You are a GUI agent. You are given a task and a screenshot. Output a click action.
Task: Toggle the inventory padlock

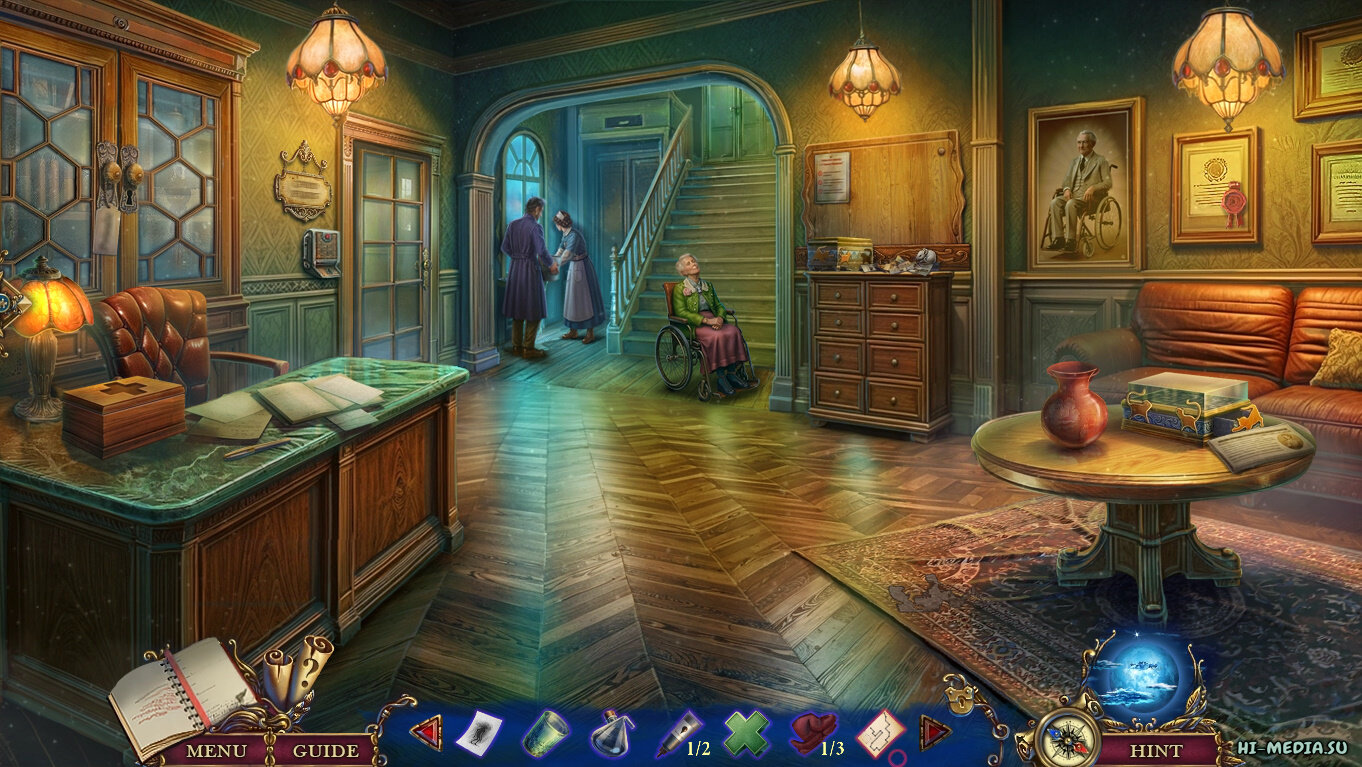point(959,697)
